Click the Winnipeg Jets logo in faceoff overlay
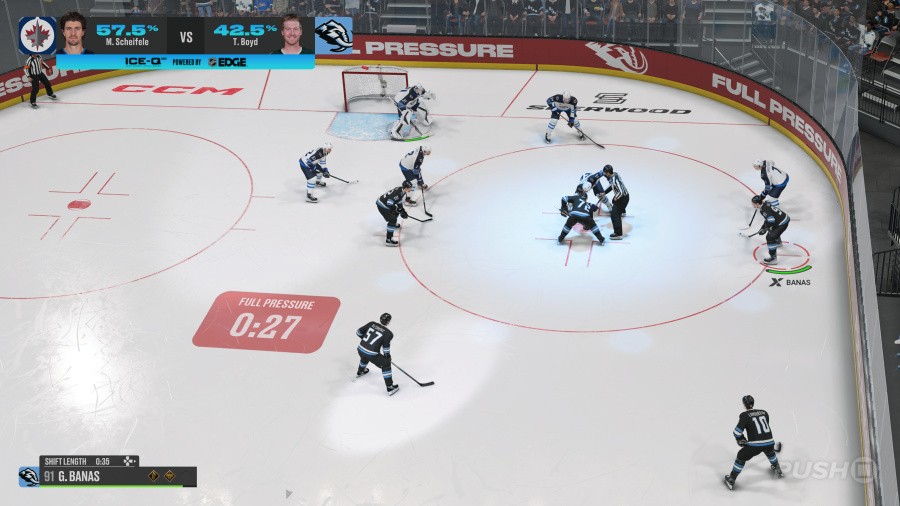Viewport: 900px width, 506px height. (37, 34)
